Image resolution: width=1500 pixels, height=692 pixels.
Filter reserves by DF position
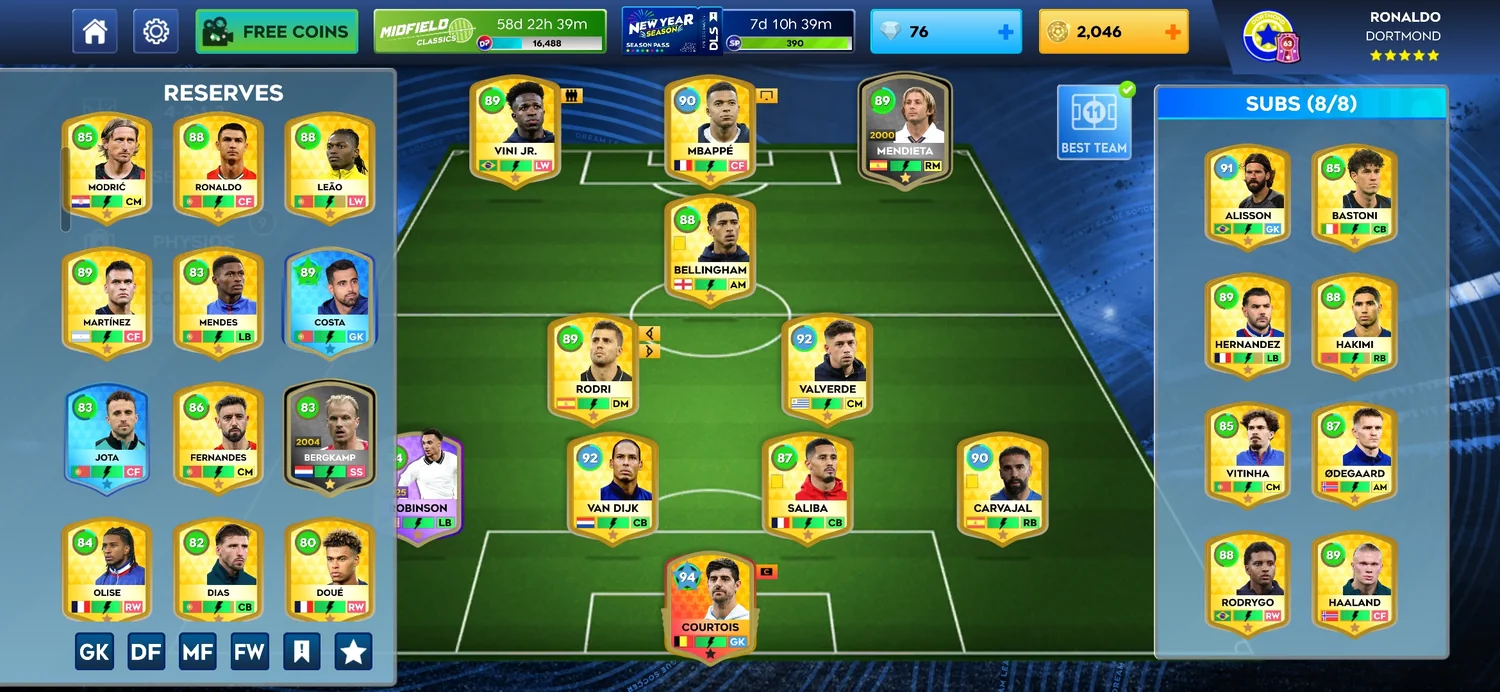click(x=146, y=652)
